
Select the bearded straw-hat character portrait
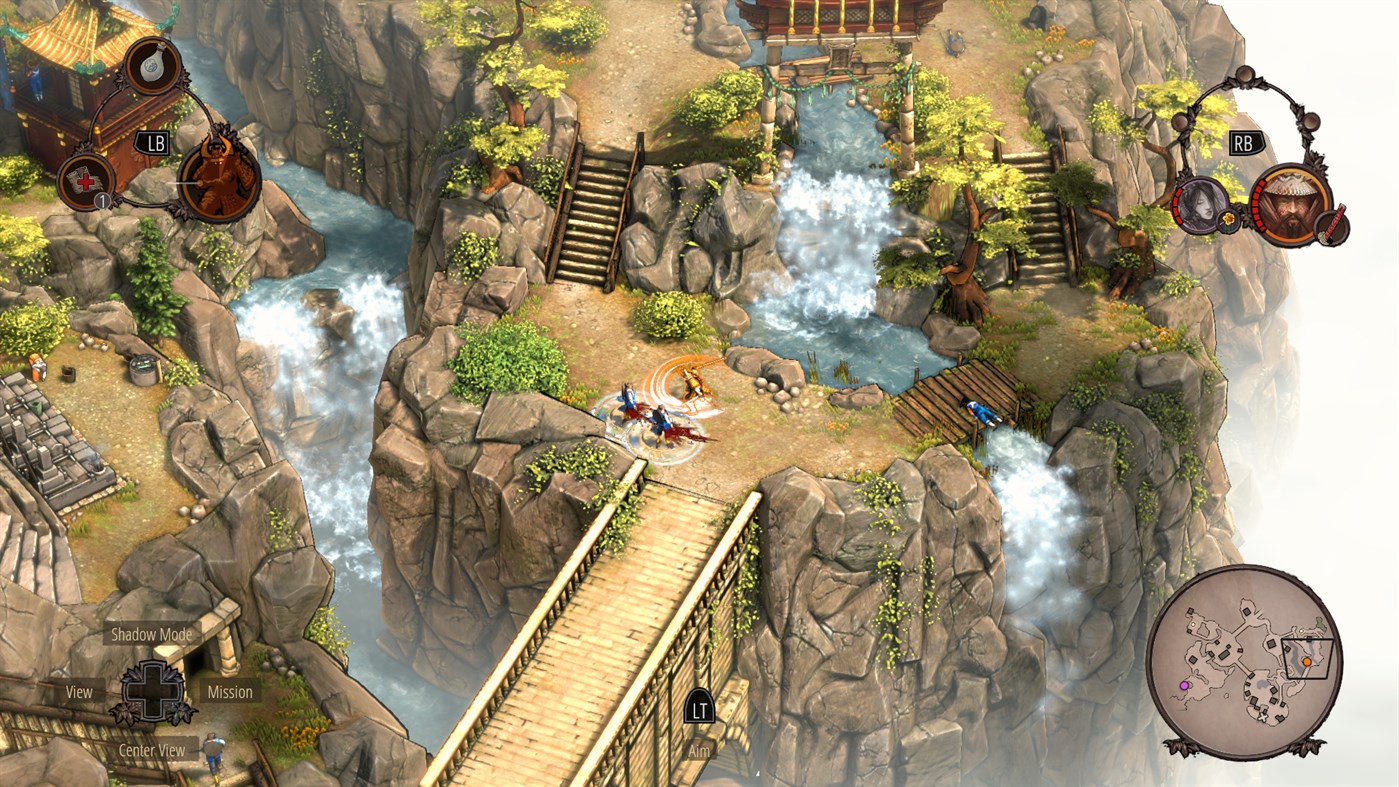1291,202
